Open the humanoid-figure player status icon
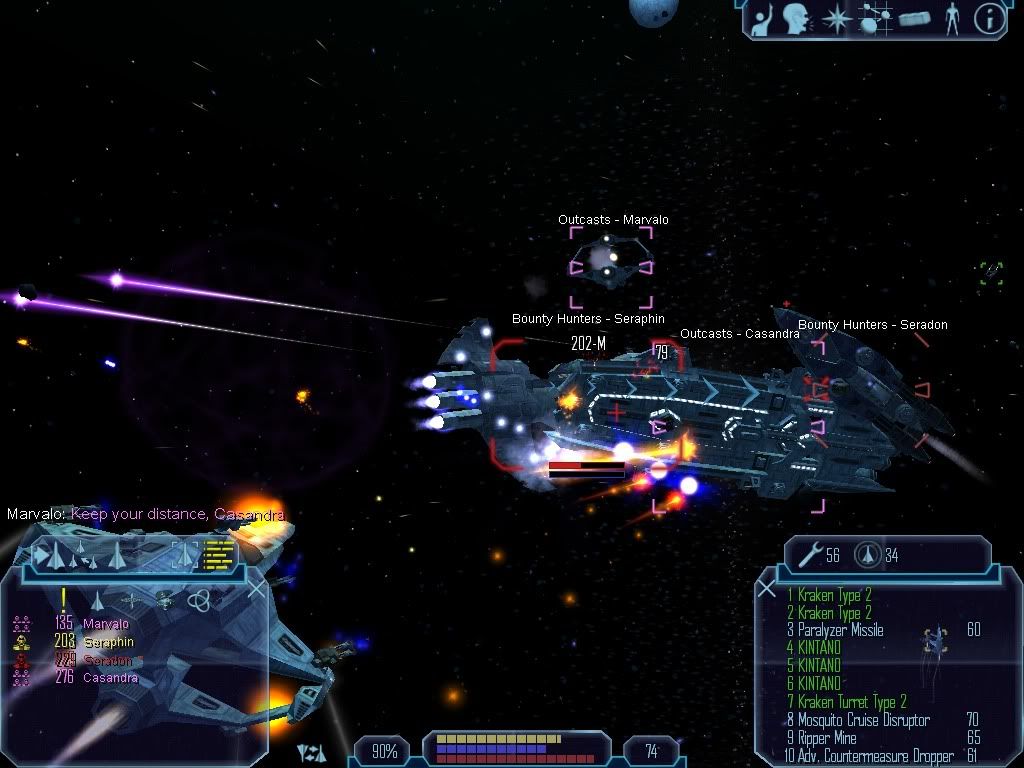Image resolution: width=1024 pixels, height=768 pixels. [x=951, y=18]
